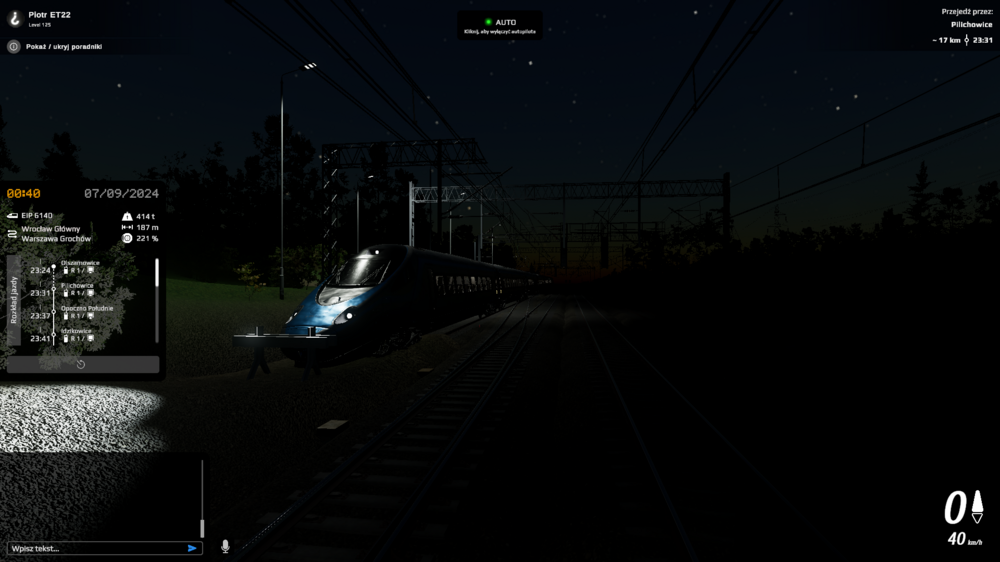The width and height of the screenshot is (1000, 562).
Task: Toggle the microphone voice chat icon
Action: coord(225,546)
